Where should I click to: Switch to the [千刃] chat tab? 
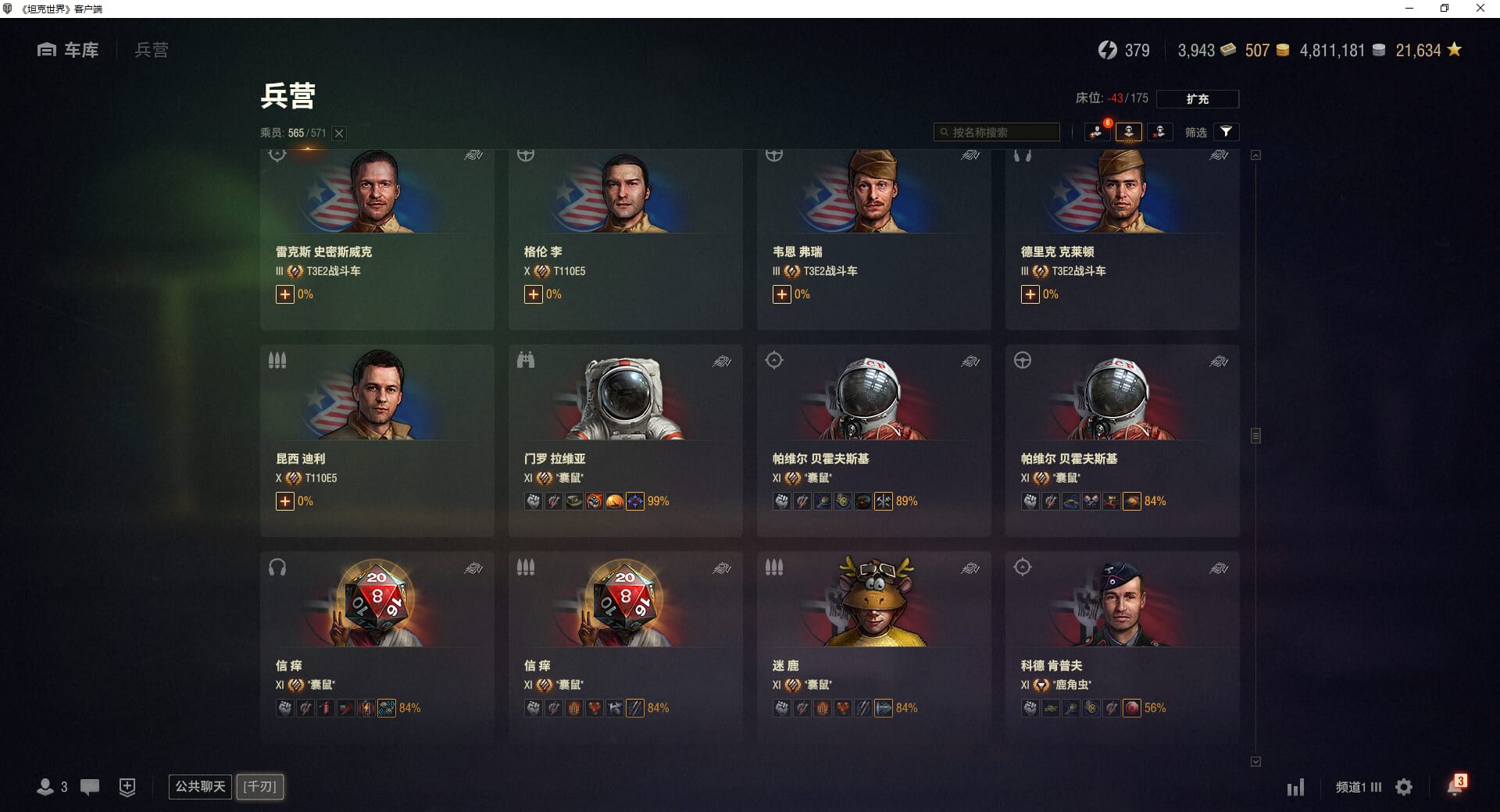(x=260, y=786)
